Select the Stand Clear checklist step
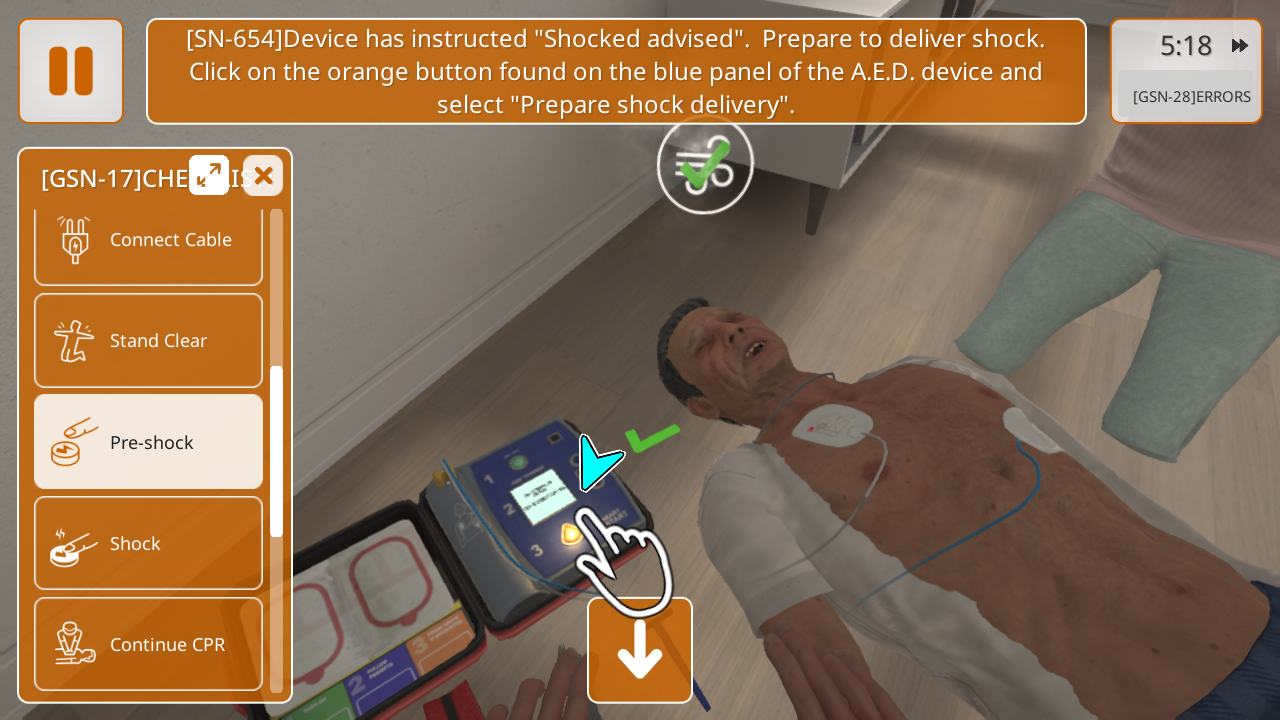Image resolution: width=1280 pixels, height=720 pixels. coord(148,340)
